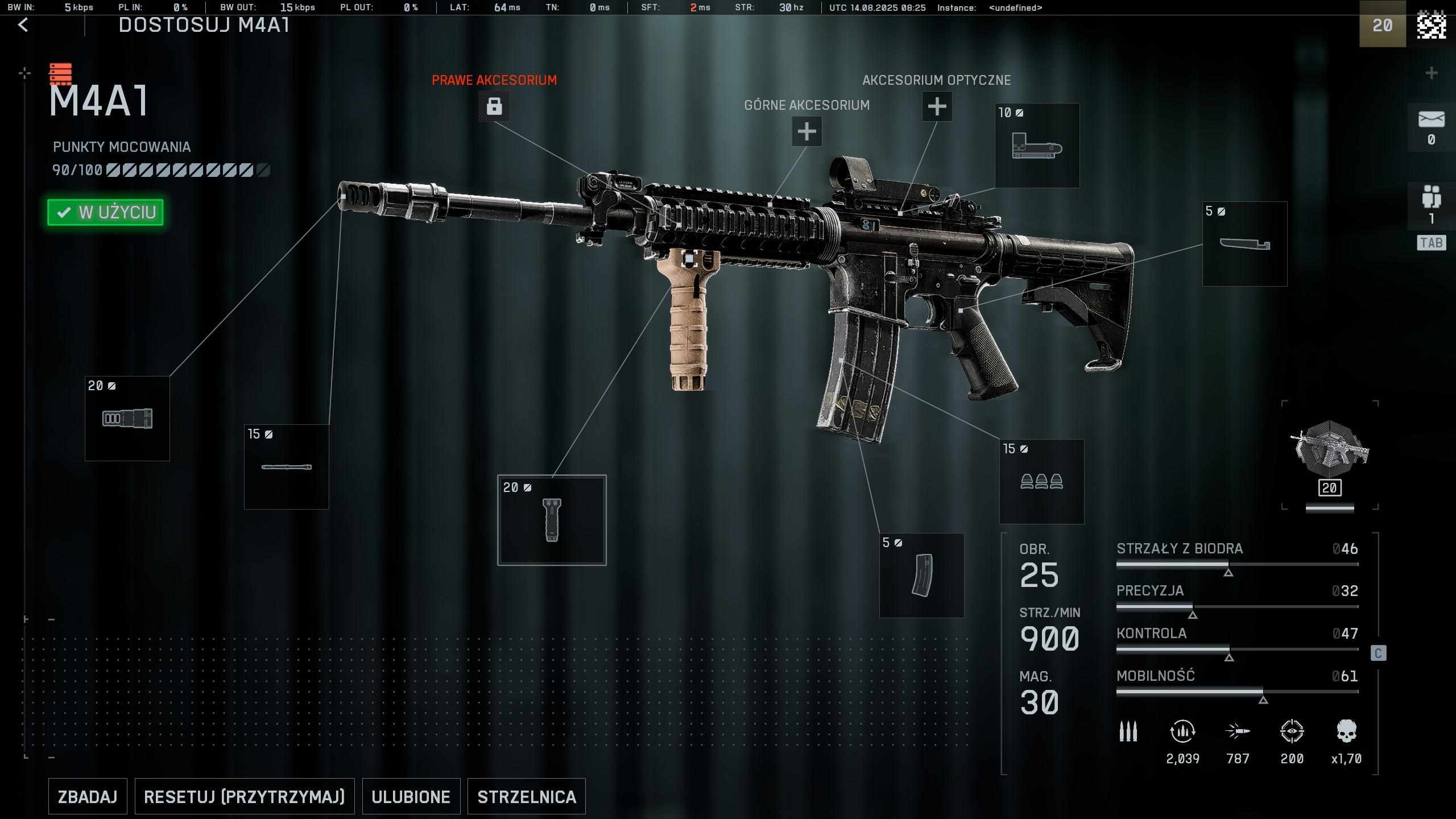Select the stock attachment slot
The height and width of the screenshot is (819, 1456).
[1244, 244]
